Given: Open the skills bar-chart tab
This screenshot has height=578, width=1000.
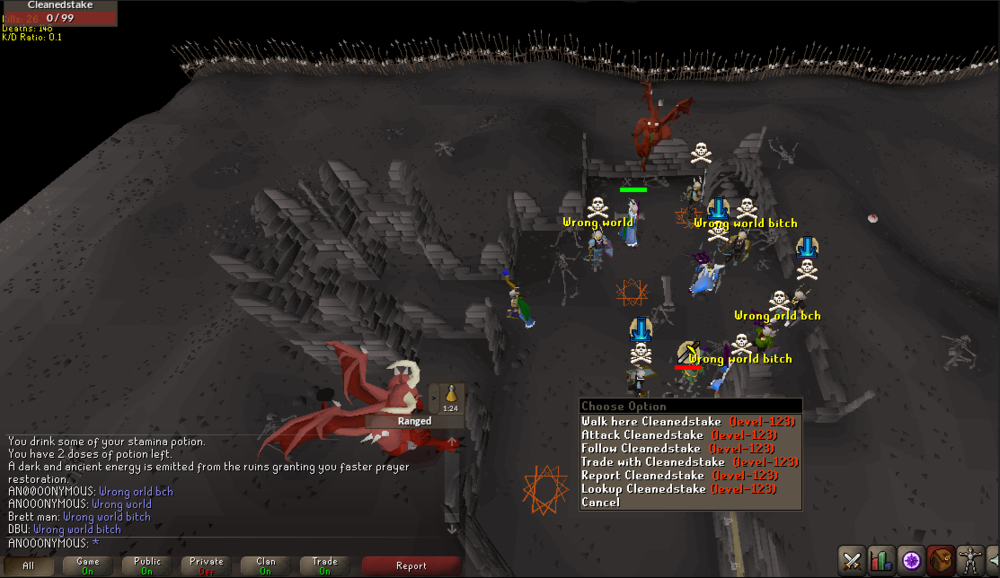Looking at the screenshot, I should point(881,560).
